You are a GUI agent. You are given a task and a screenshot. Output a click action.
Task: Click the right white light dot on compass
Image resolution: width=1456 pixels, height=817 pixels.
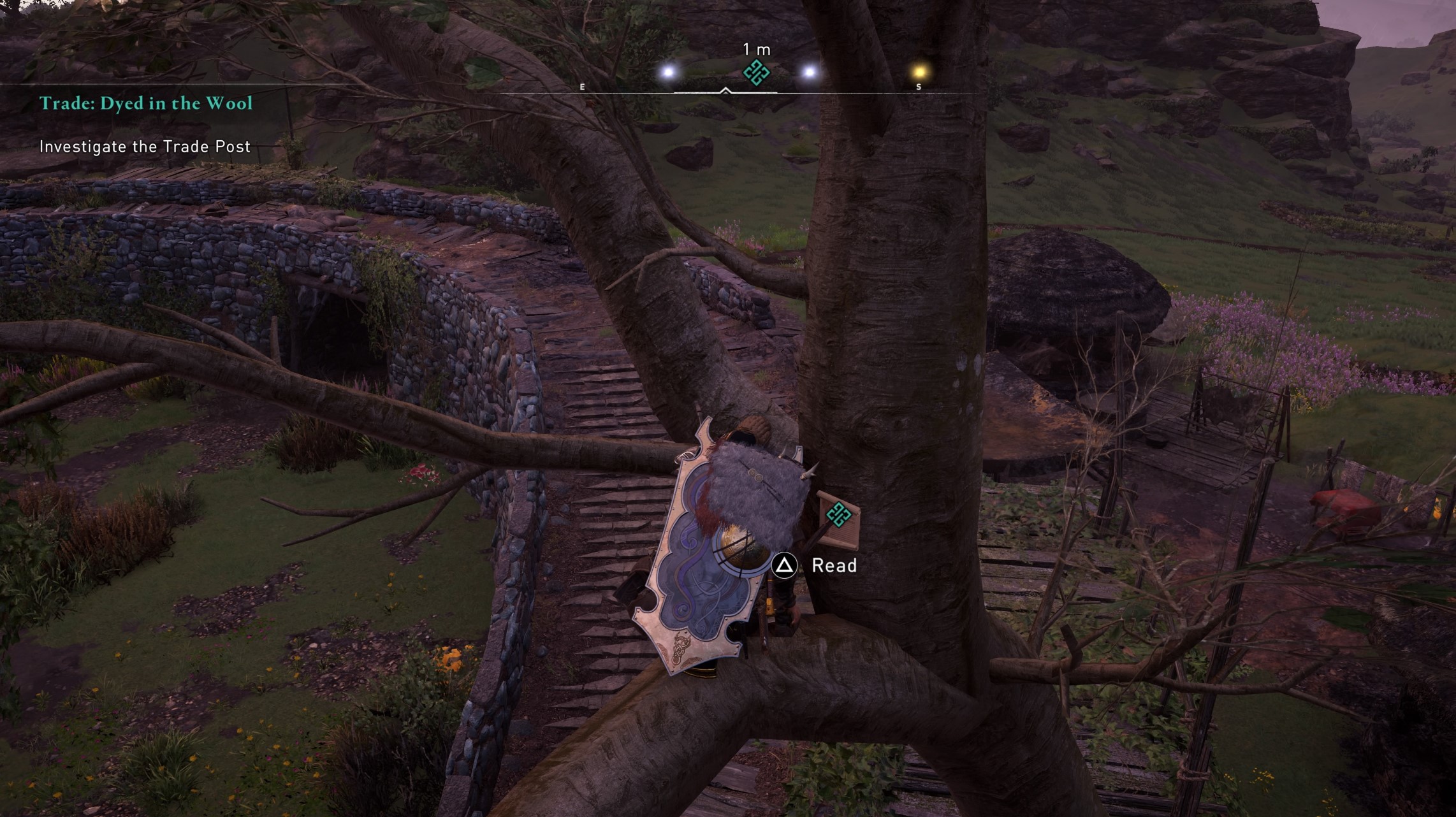click(x=808, y=72)
